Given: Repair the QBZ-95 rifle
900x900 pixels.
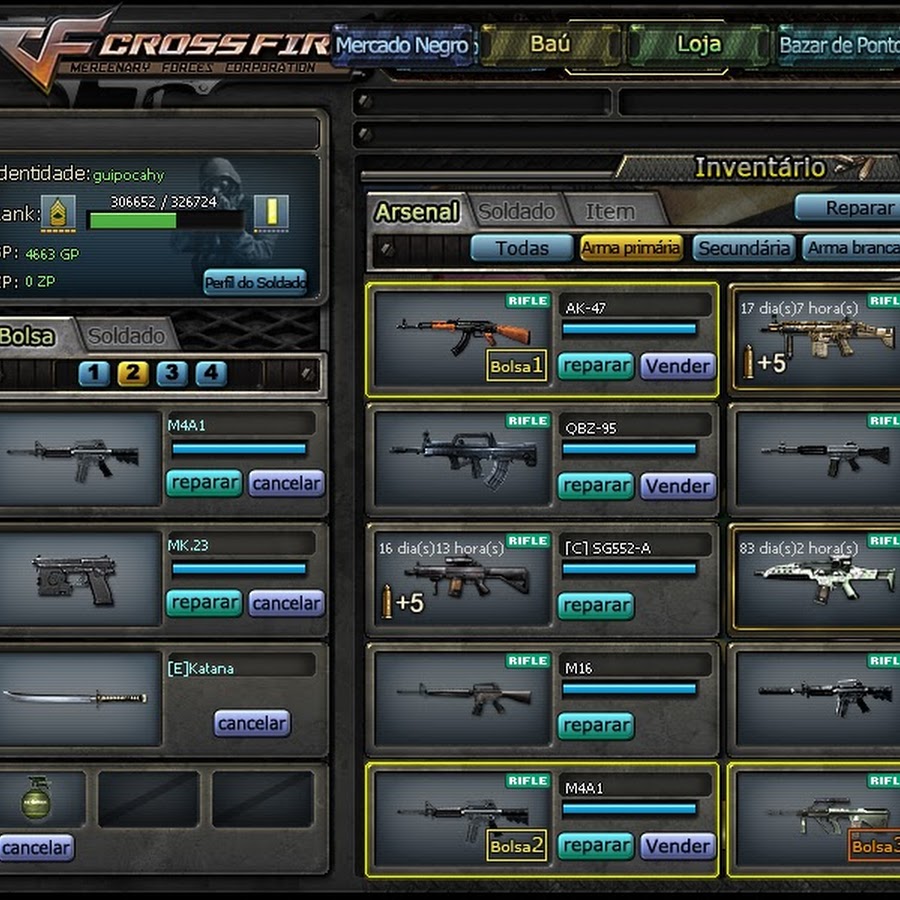Looking at the screenshot, I should 596,486.
